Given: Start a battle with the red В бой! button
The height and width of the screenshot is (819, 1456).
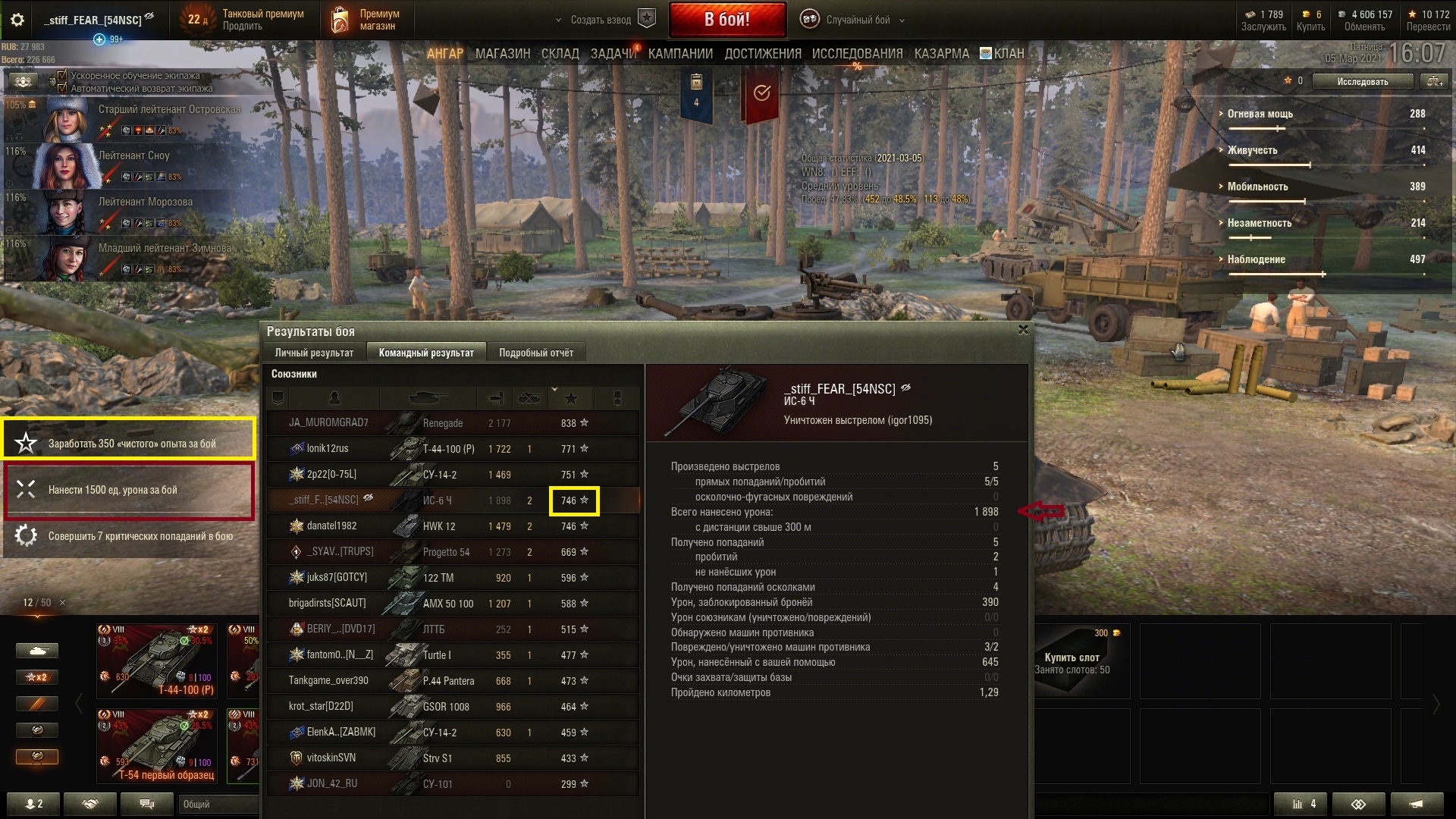Looking at the screenshot, I should 726,20.
